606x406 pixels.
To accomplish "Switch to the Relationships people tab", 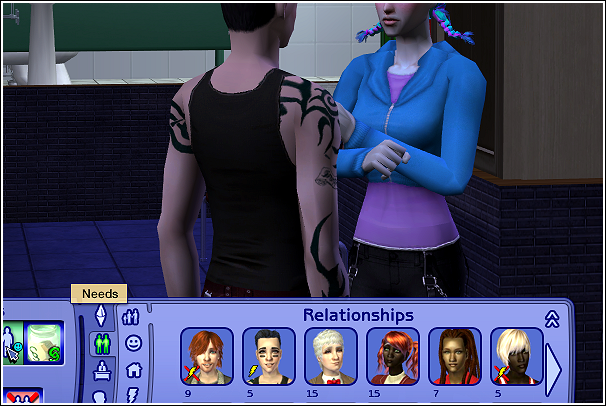I will 132,317.
